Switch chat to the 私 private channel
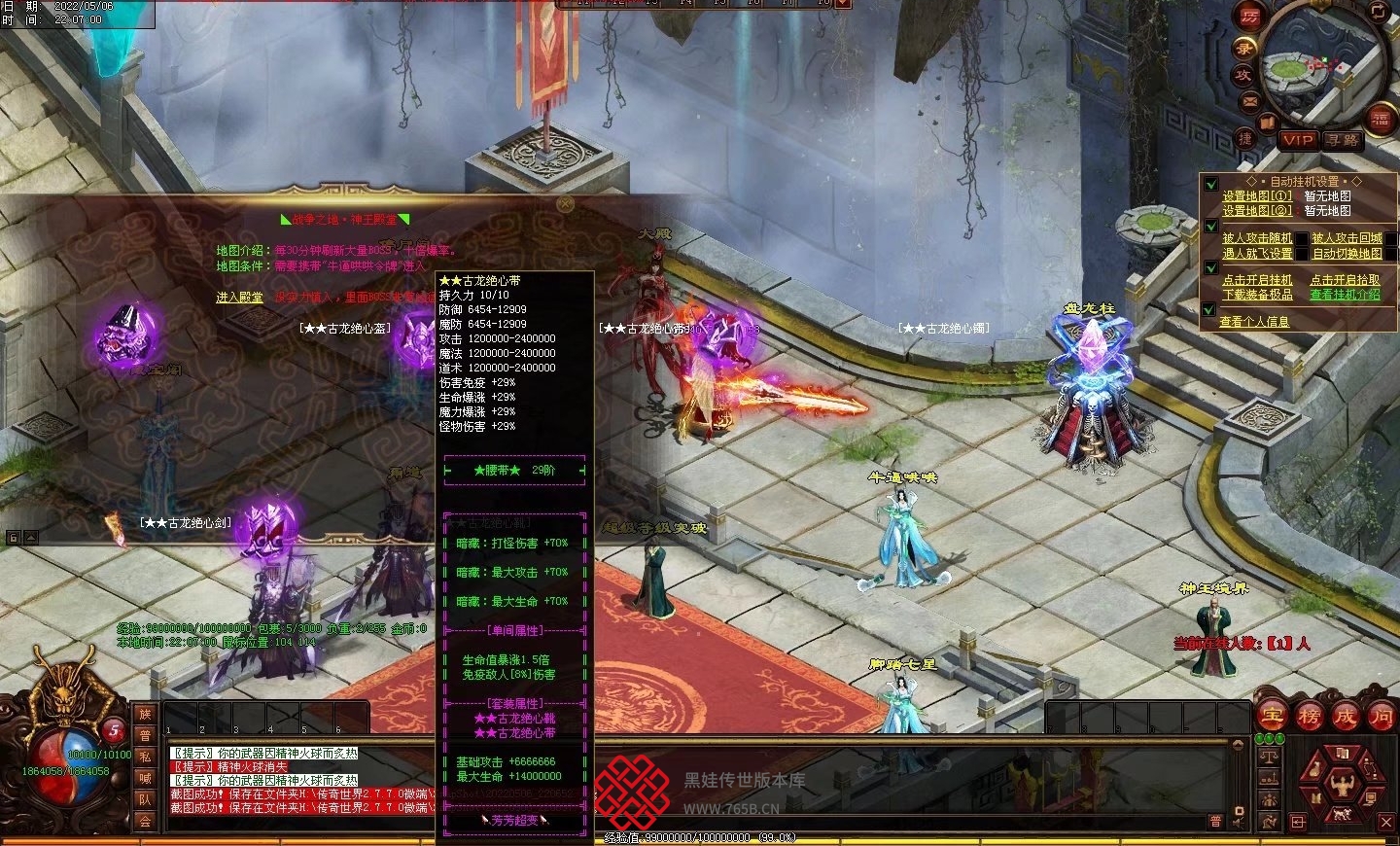This screenshot has height=846, width=1400. (x=145, y=757)
